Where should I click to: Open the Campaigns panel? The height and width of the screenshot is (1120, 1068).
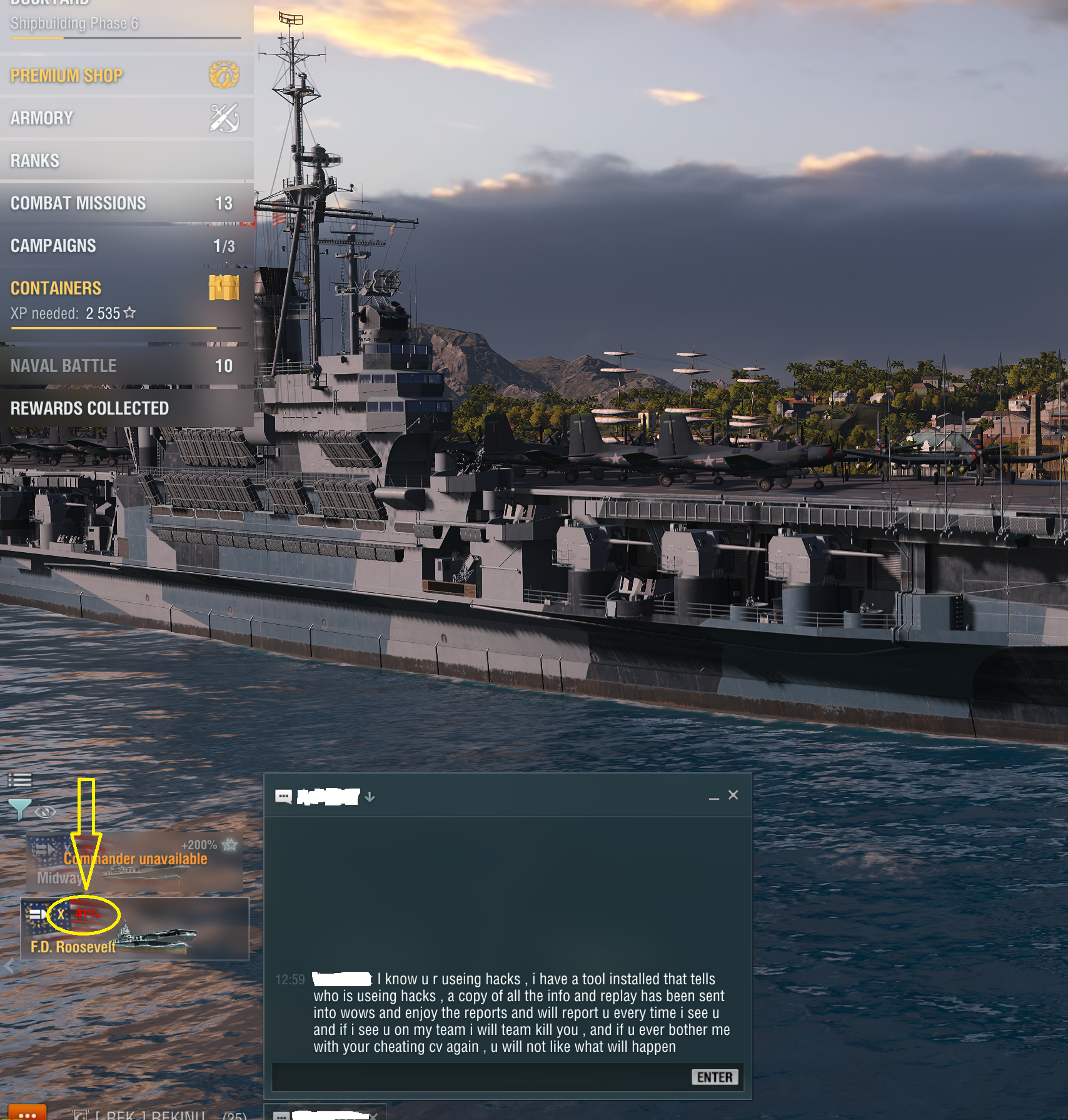125,246
